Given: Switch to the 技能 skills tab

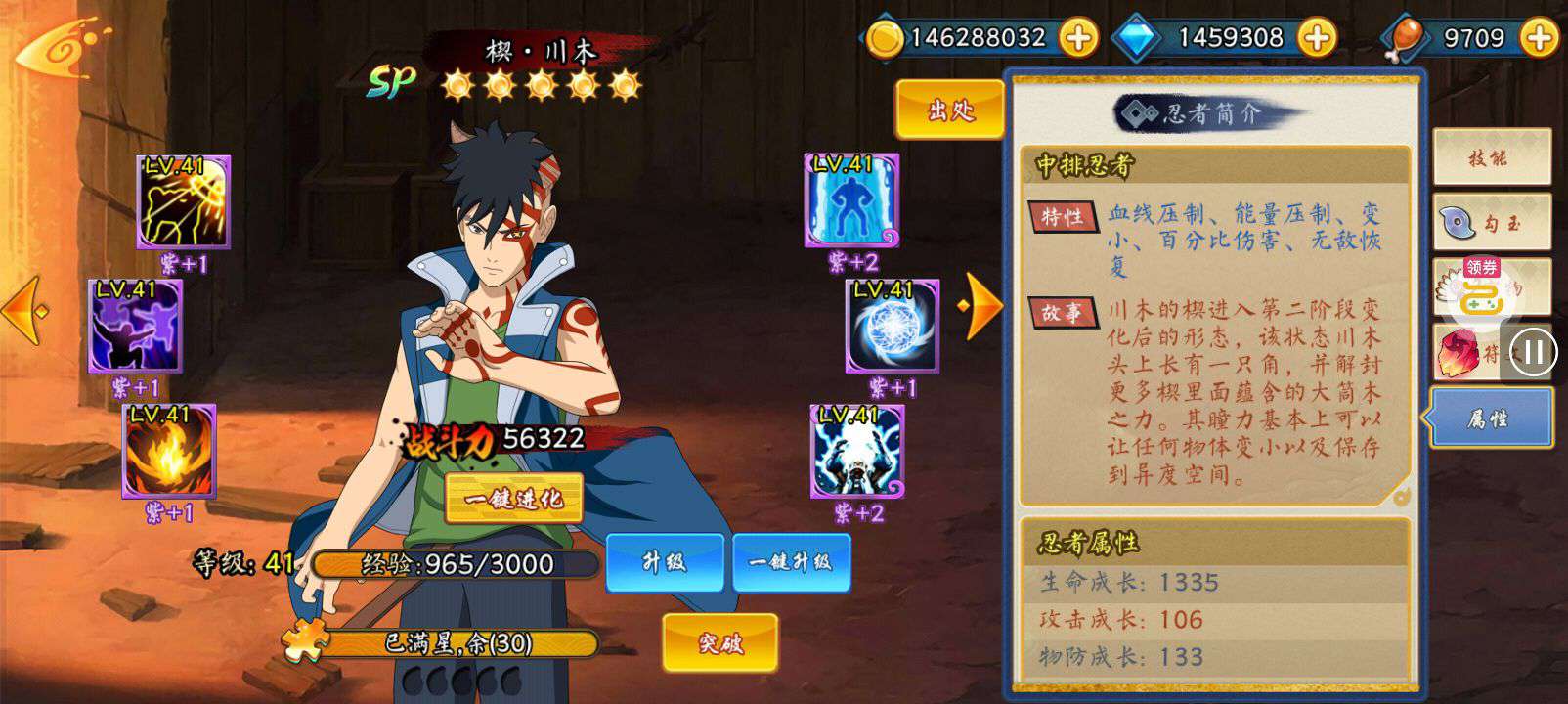Looking at the screenshot, I should click(x=1490, y=157).
